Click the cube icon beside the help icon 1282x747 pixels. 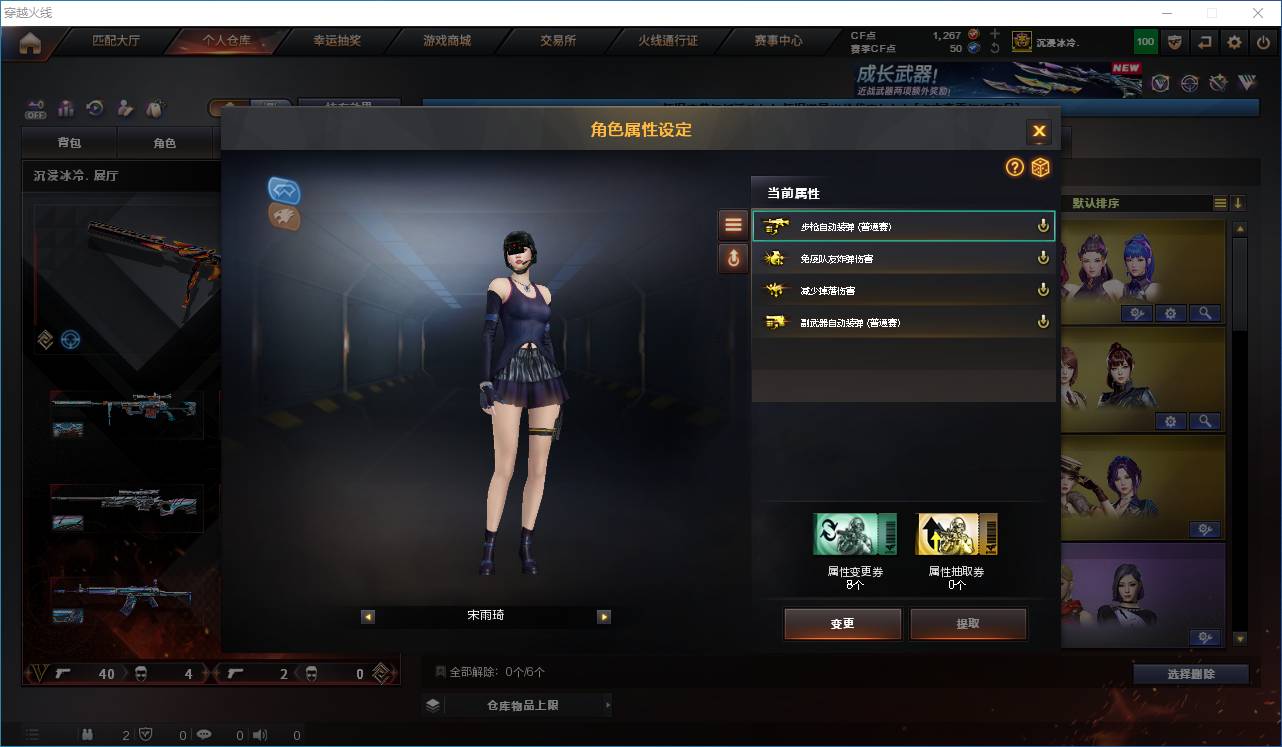click(x=1041, y=168)
